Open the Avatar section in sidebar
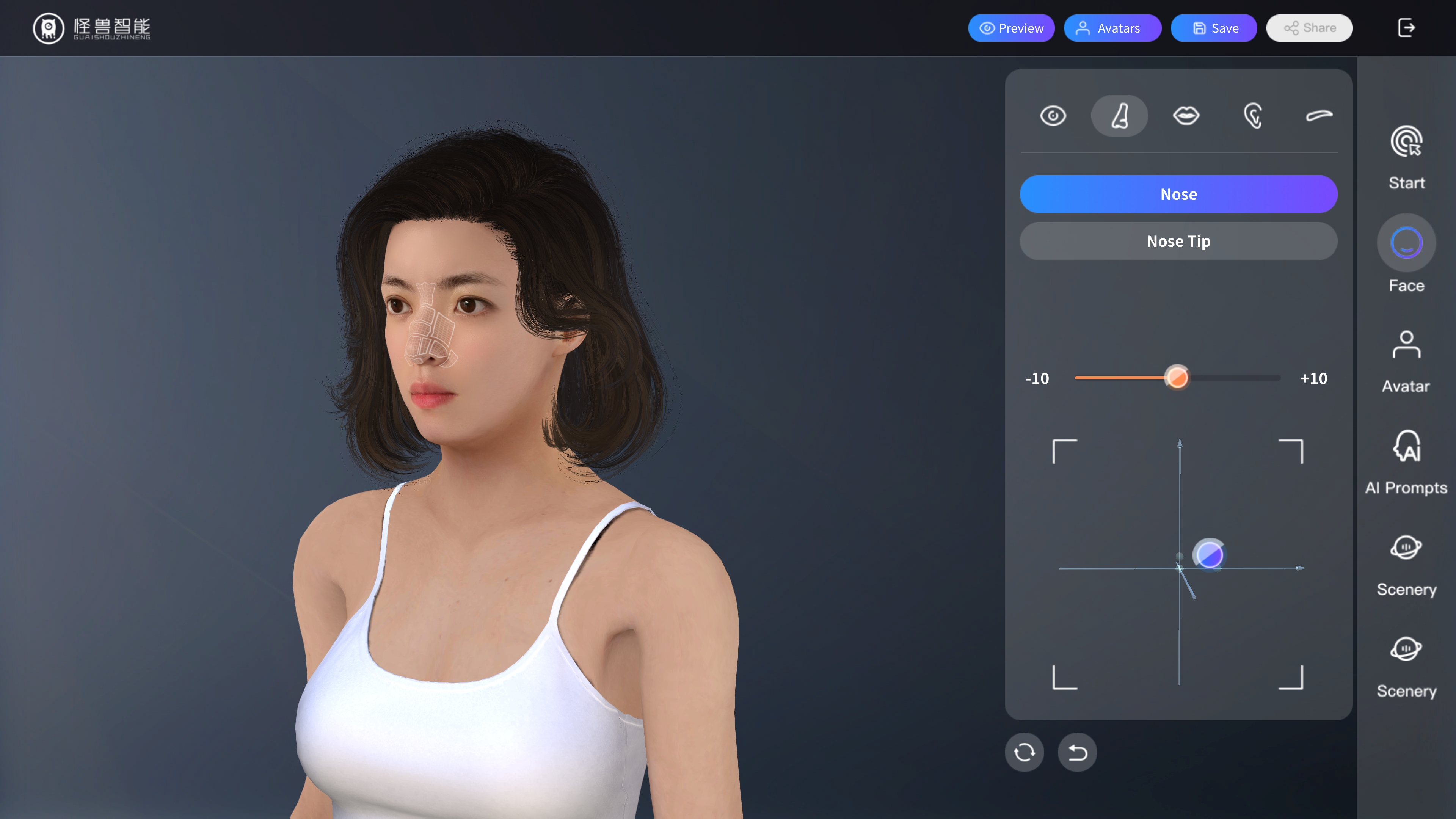Image resolution: width=1456 pixels, height=819 pixels. 1406,361
